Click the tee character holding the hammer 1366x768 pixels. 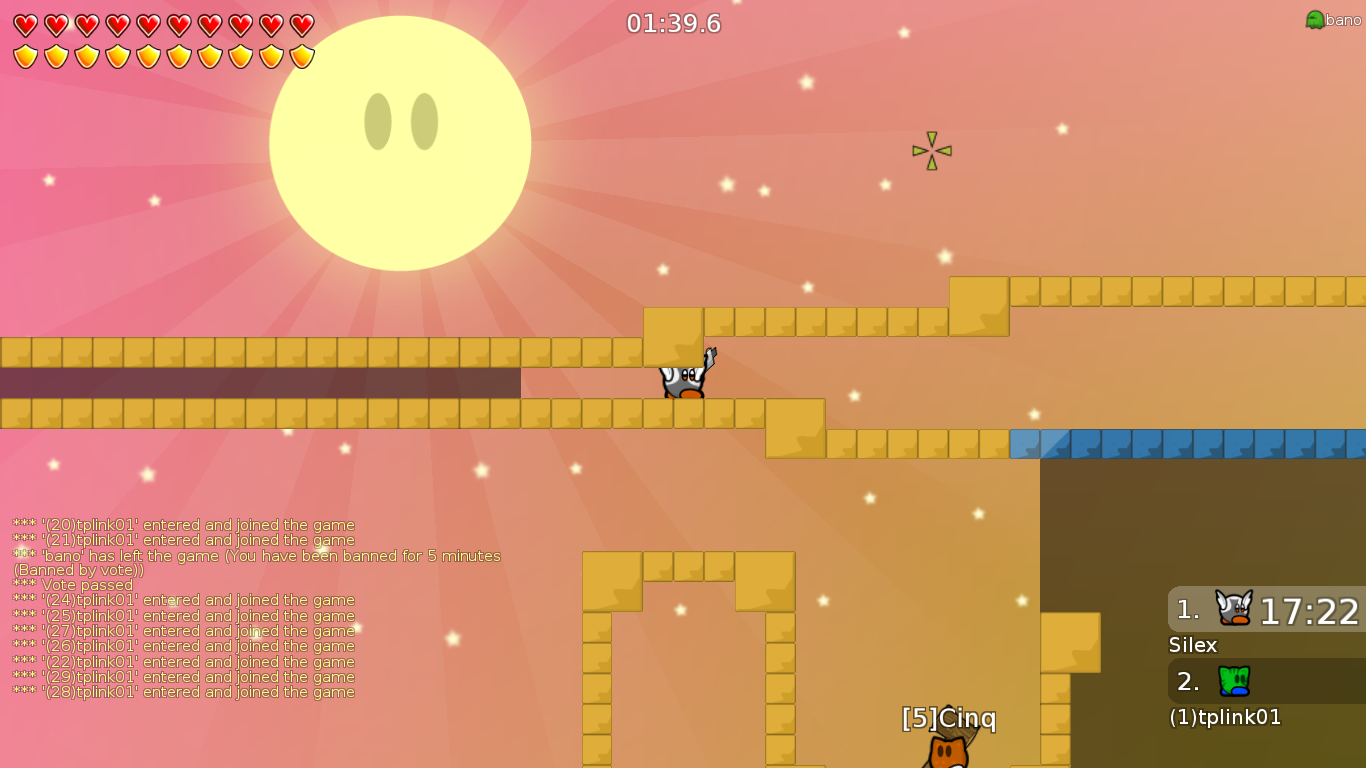tap(683, 382)
